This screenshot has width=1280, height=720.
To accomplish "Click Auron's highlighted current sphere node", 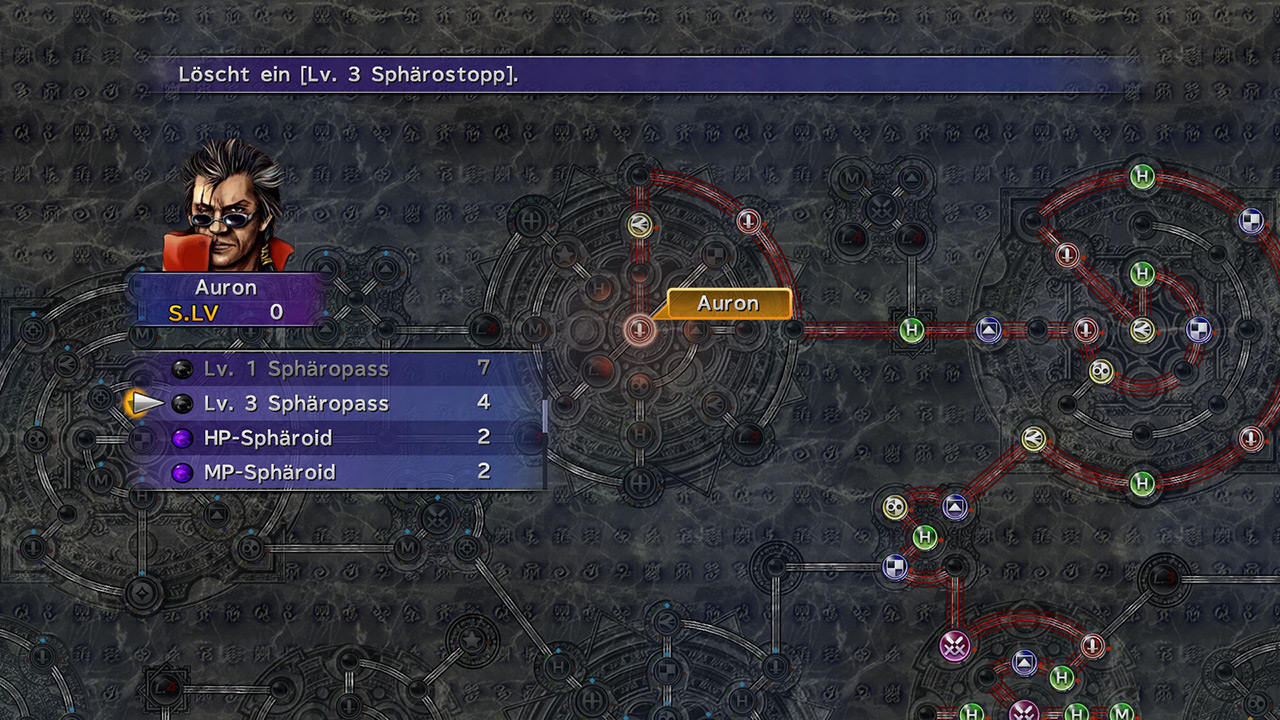I will click(639, 328).
